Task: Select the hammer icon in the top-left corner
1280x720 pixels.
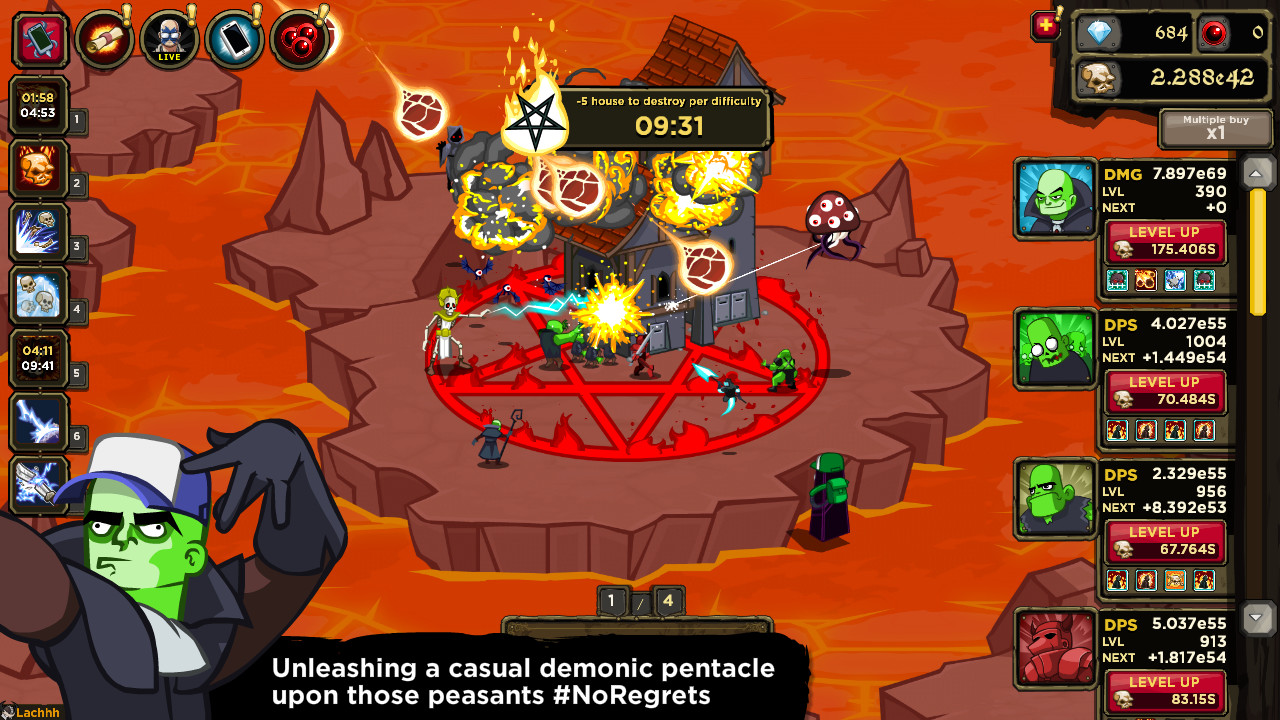Action: (41, 38)
